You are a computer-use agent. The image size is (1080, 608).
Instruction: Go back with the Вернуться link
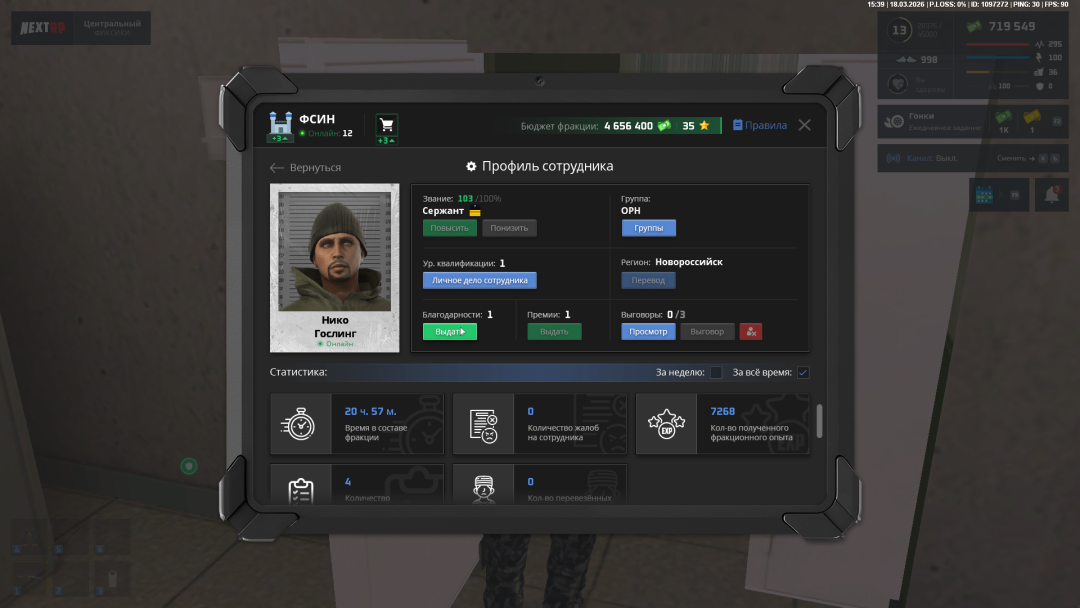(x=306, y=167)
